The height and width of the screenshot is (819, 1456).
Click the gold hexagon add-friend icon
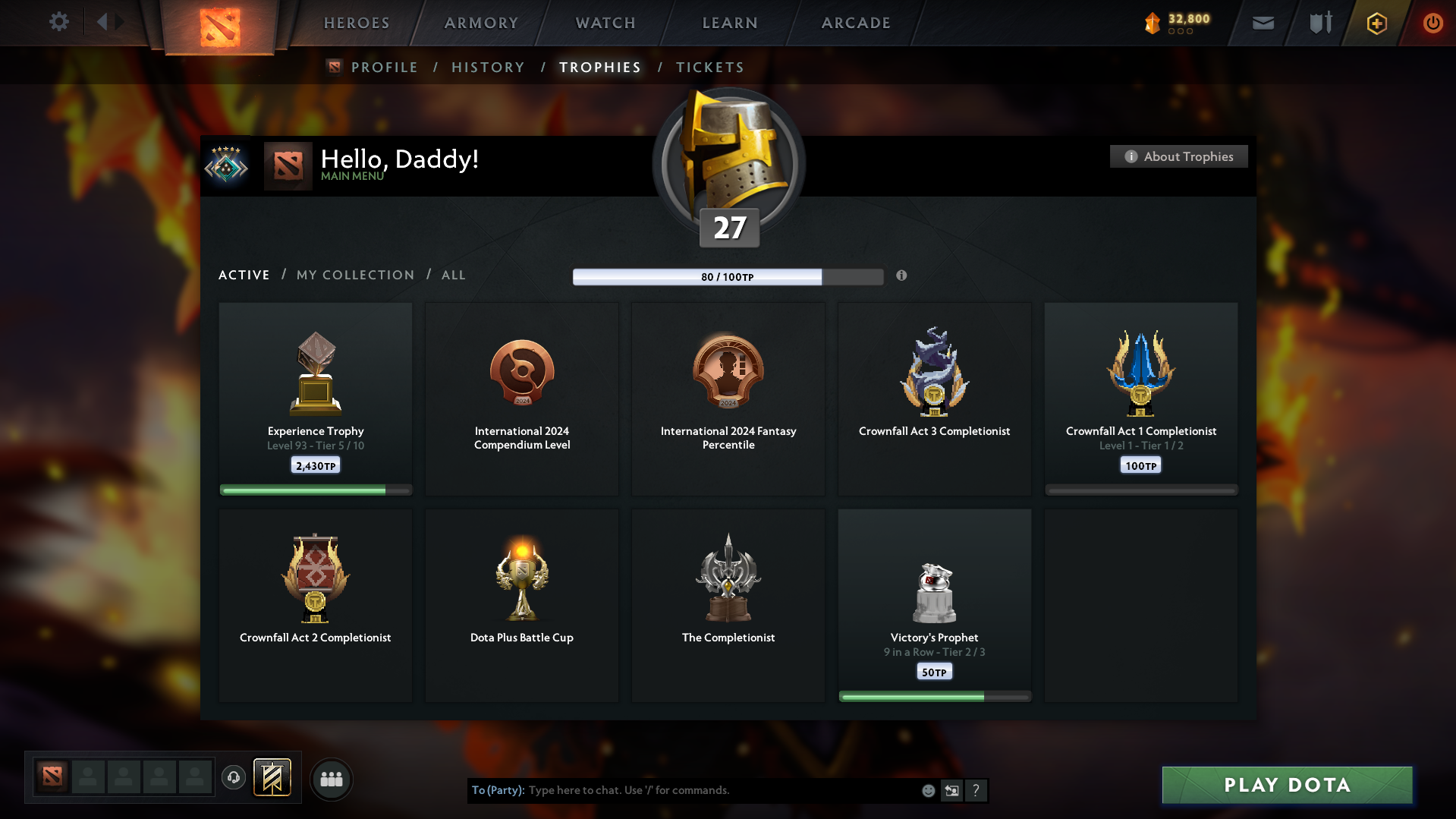[x=1376, y=23]
